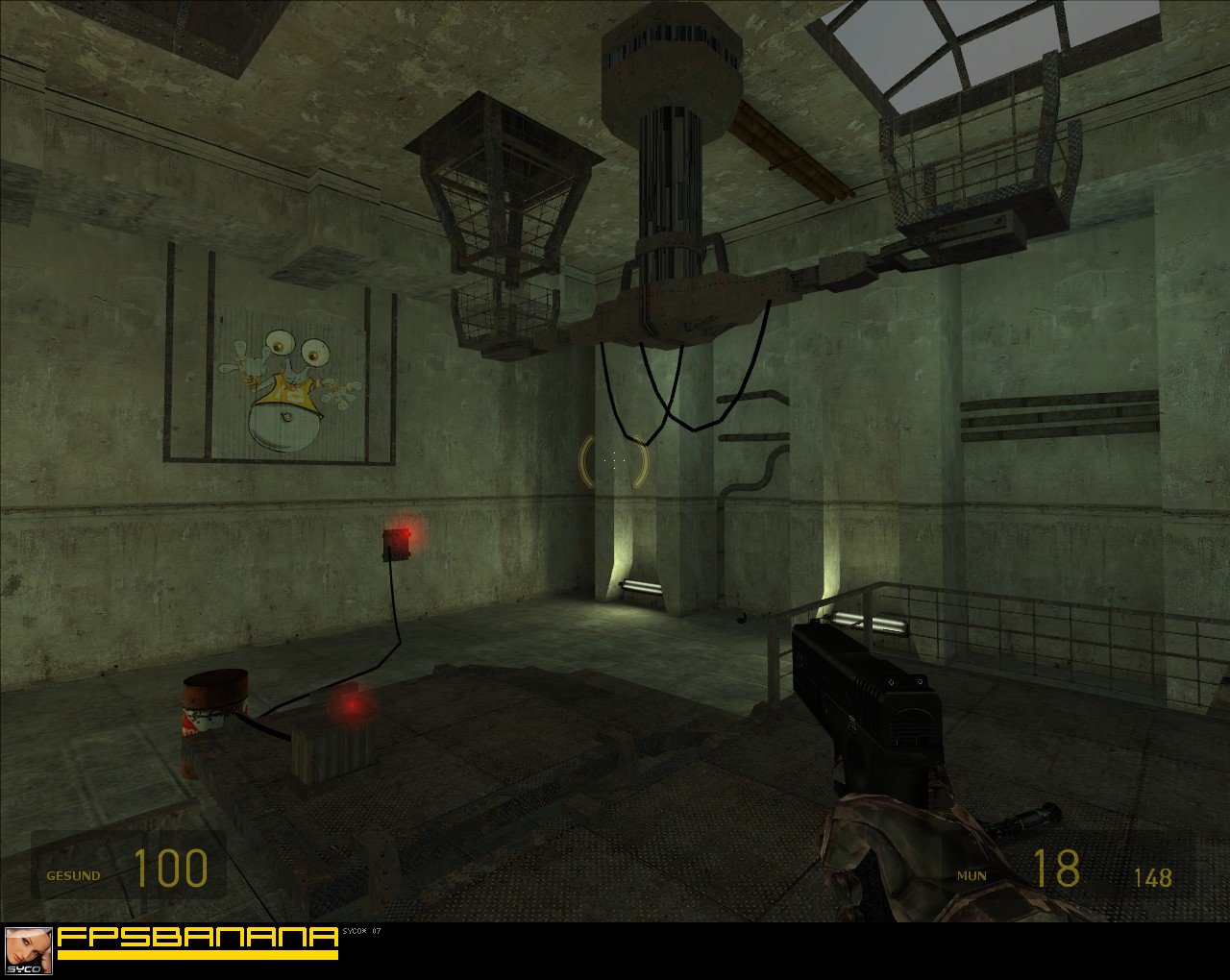Click the FPSBANANA logo in the banner
1230x980 pixels.
tap(197, 939)
